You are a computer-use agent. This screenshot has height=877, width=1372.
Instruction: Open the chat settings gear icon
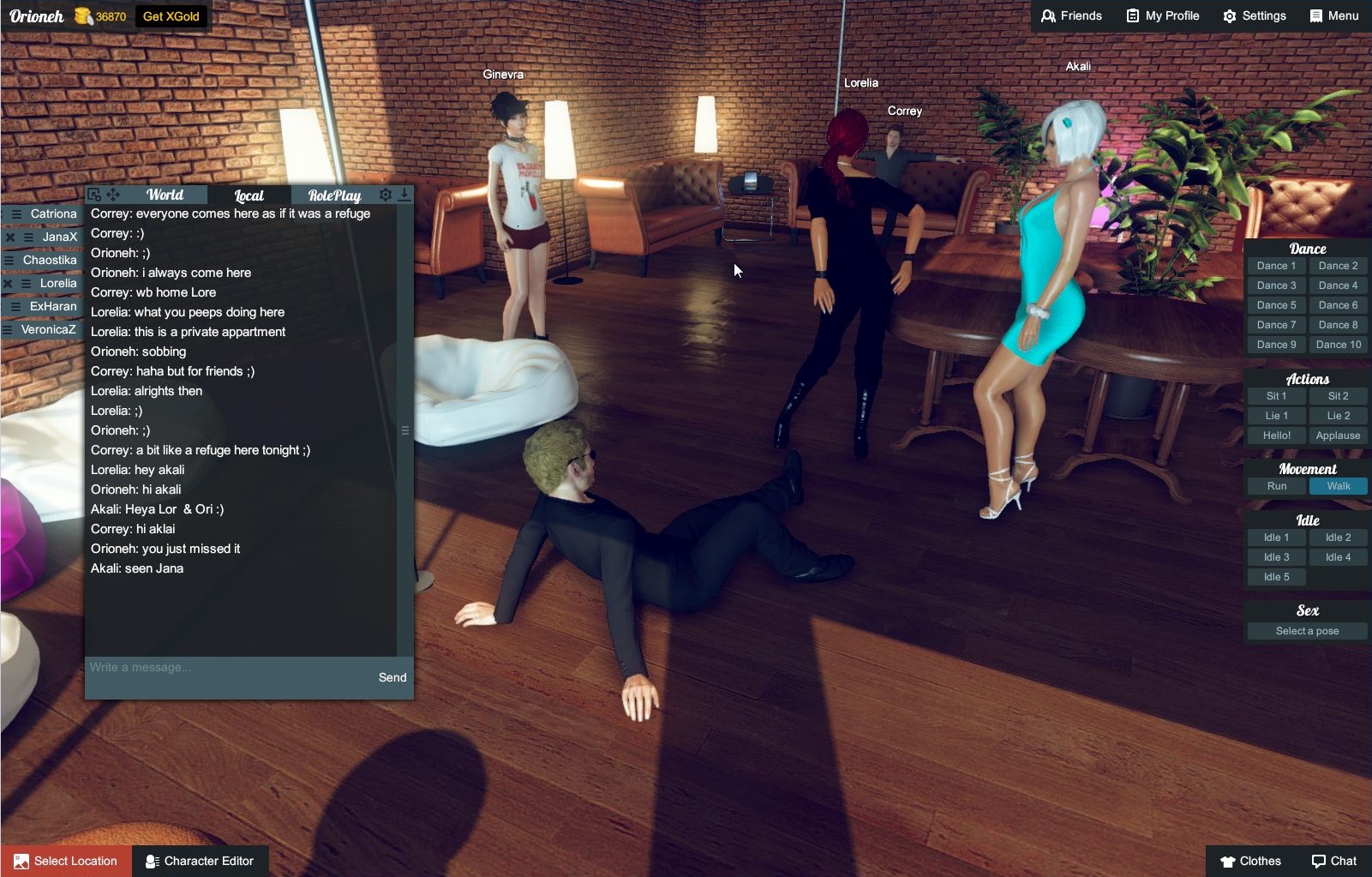coord(386,194)
